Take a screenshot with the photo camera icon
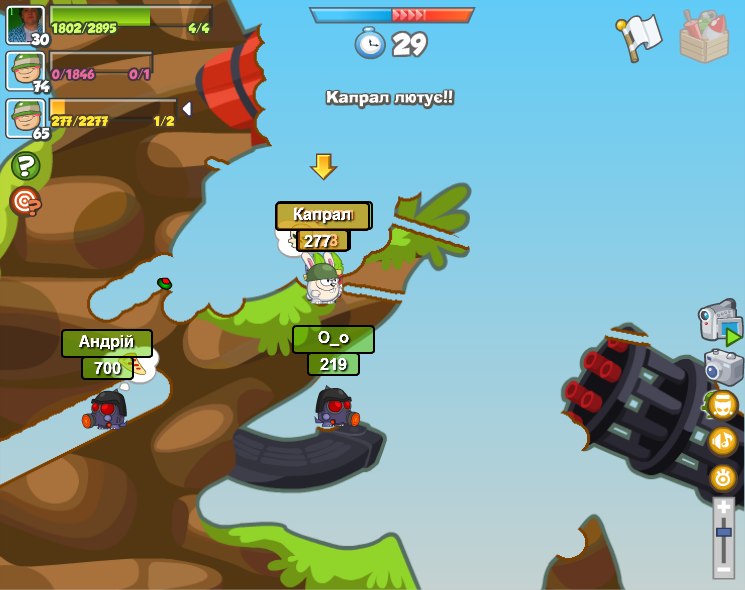 (x=723, y=367)
